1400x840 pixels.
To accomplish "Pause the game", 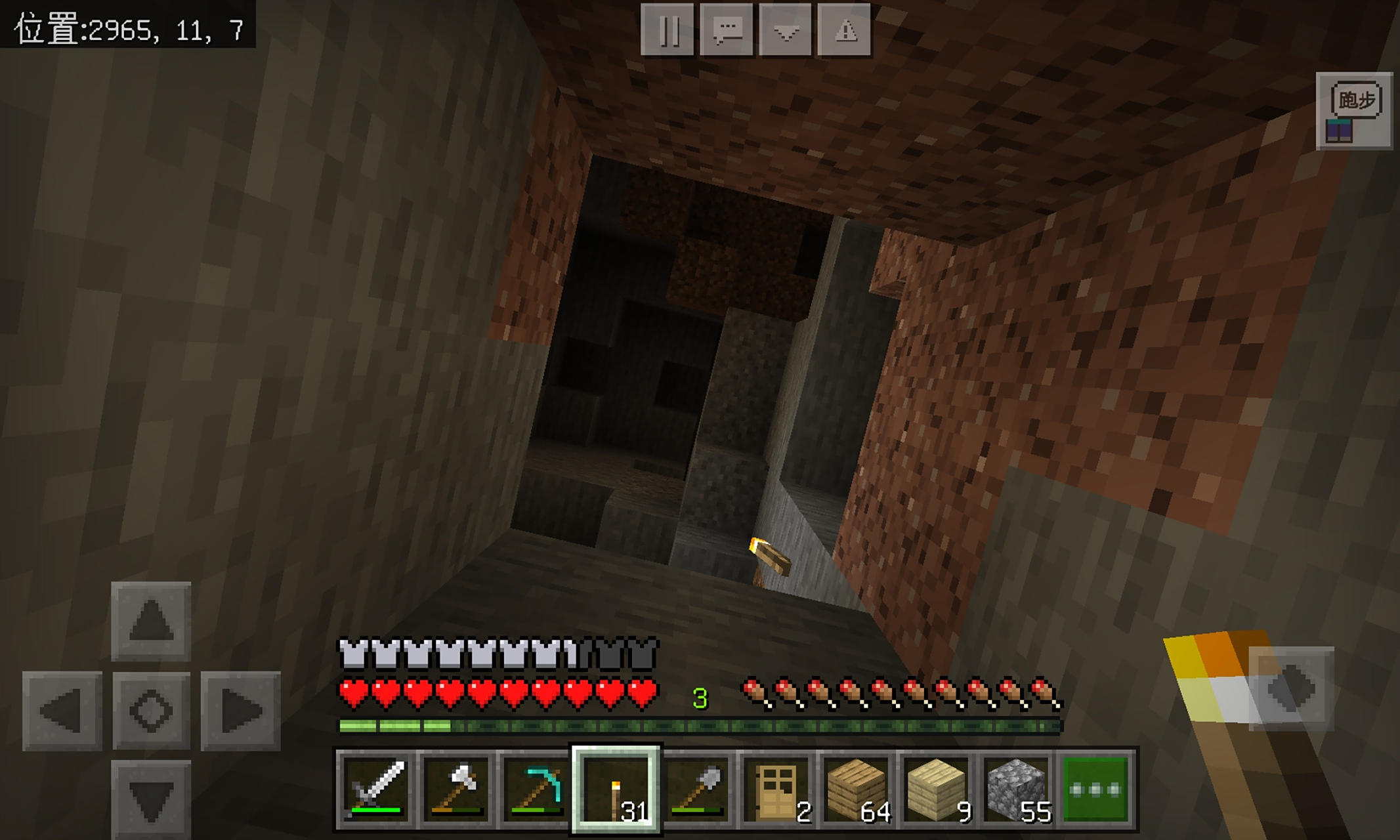I will pyautogui.click(x=667, y=31).
